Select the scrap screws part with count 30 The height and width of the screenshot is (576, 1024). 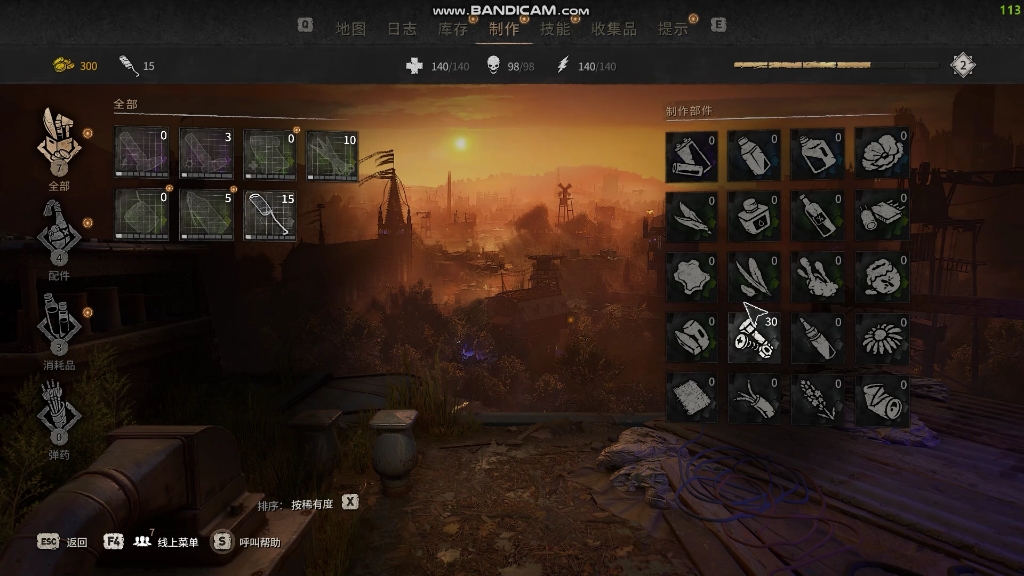coord(754,338)
